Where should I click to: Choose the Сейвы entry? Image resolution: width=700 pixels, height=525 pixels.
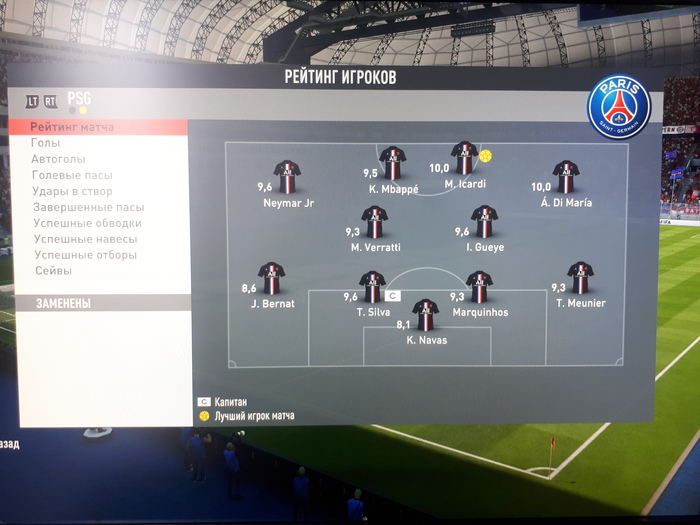click(x=53, y=271)
